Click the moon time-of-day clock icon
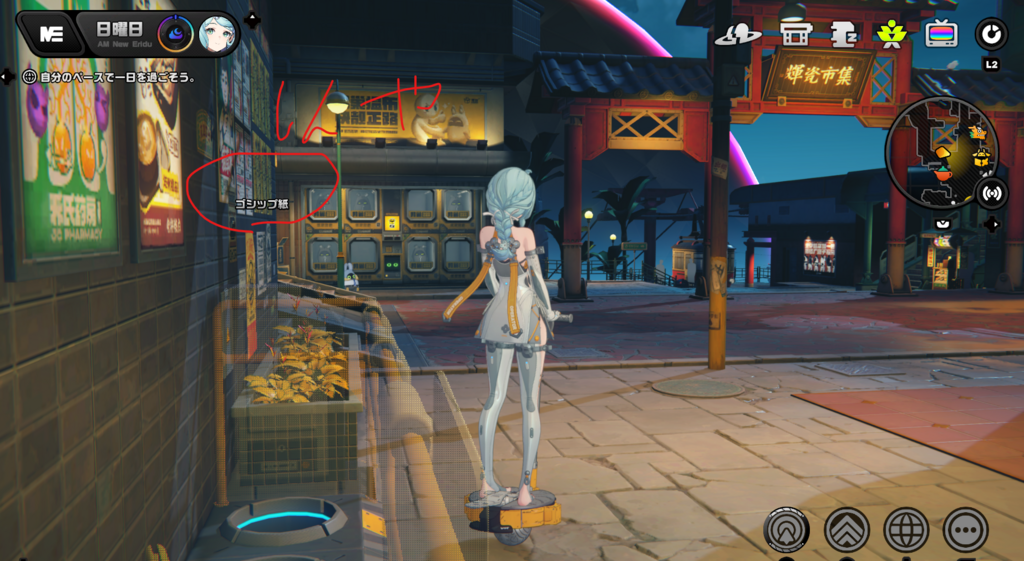This screenshot has height=561, width=1024. 177,33
